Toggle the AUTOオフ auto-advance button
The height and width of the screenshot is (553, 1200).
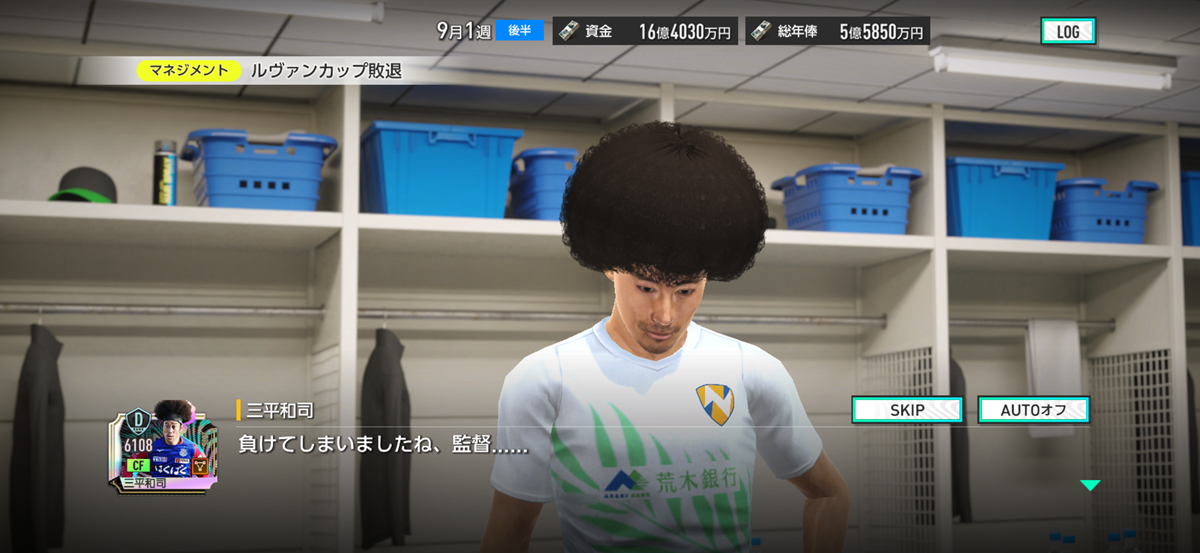[1033, 410]
